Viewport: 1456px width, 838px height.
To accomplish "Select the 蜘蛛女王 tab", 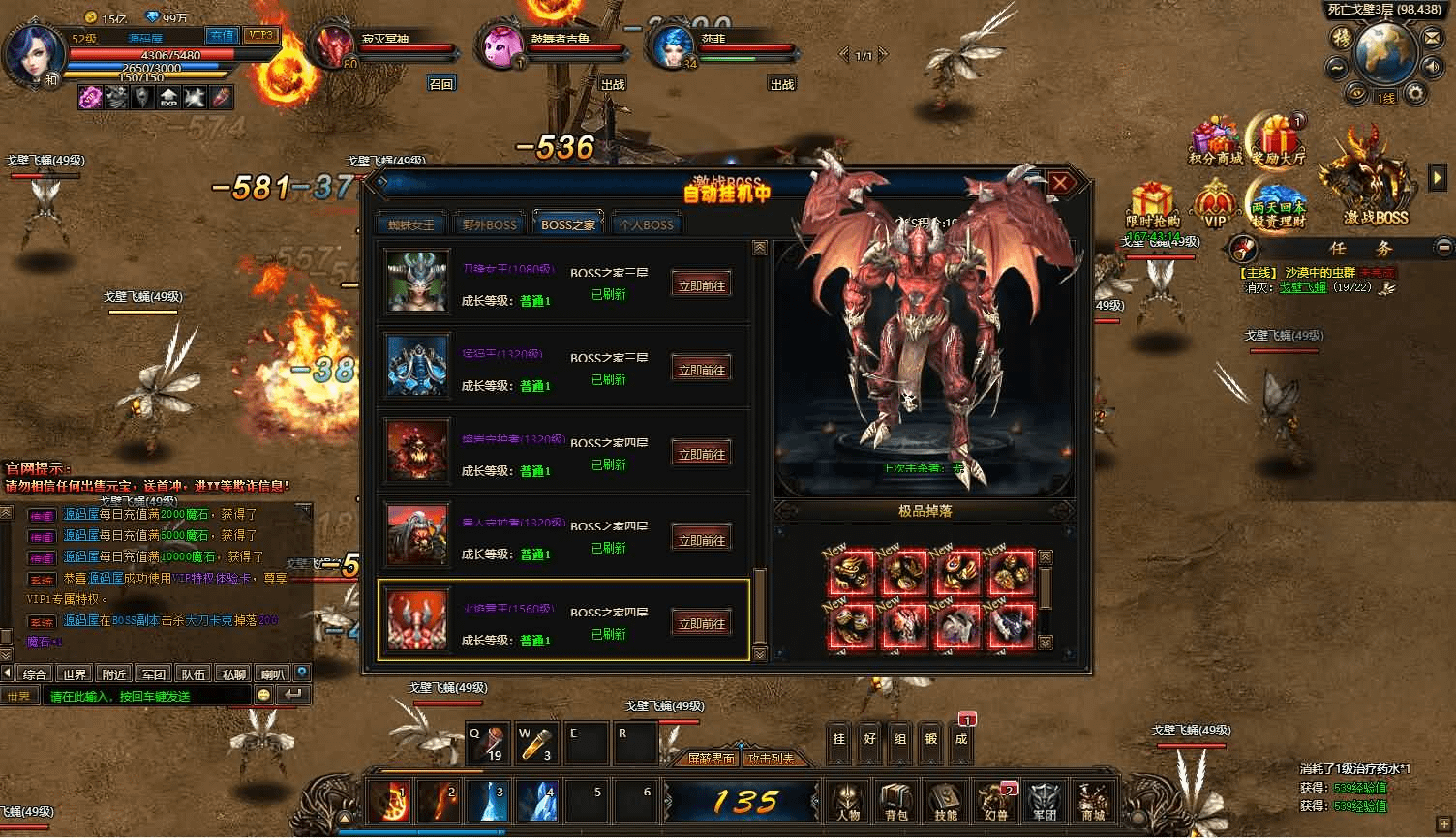I will [x=411, y=224].
